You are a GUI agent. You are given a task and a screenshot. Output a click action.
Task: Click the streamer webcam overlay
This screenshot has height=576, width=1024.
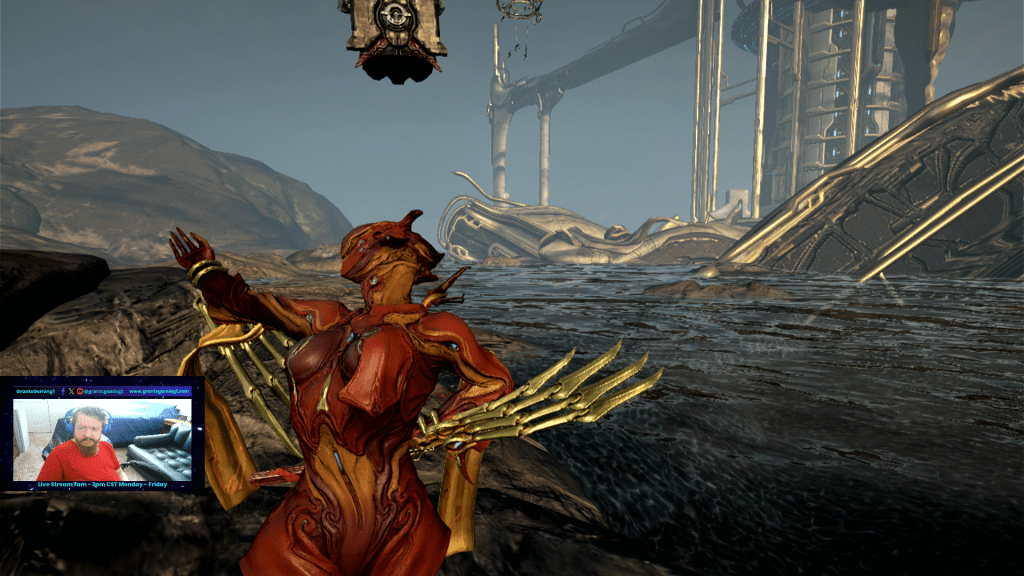tap(102, 439)
